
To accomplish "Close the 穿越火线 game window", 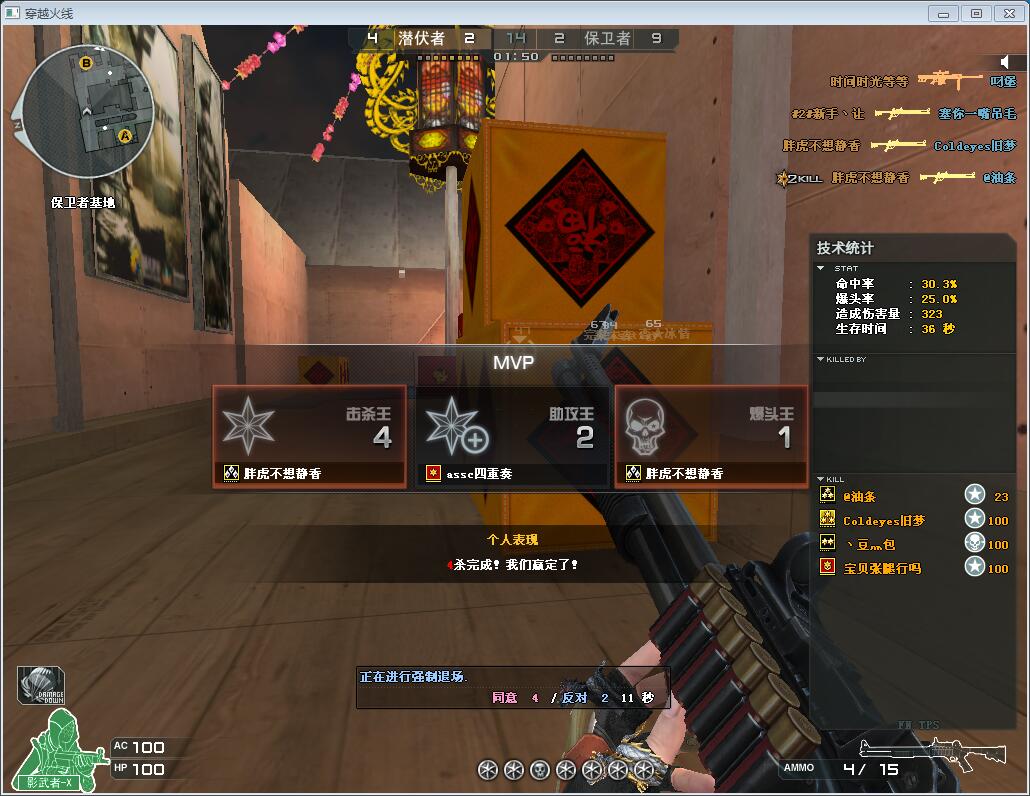I will tap(1007, 13).
